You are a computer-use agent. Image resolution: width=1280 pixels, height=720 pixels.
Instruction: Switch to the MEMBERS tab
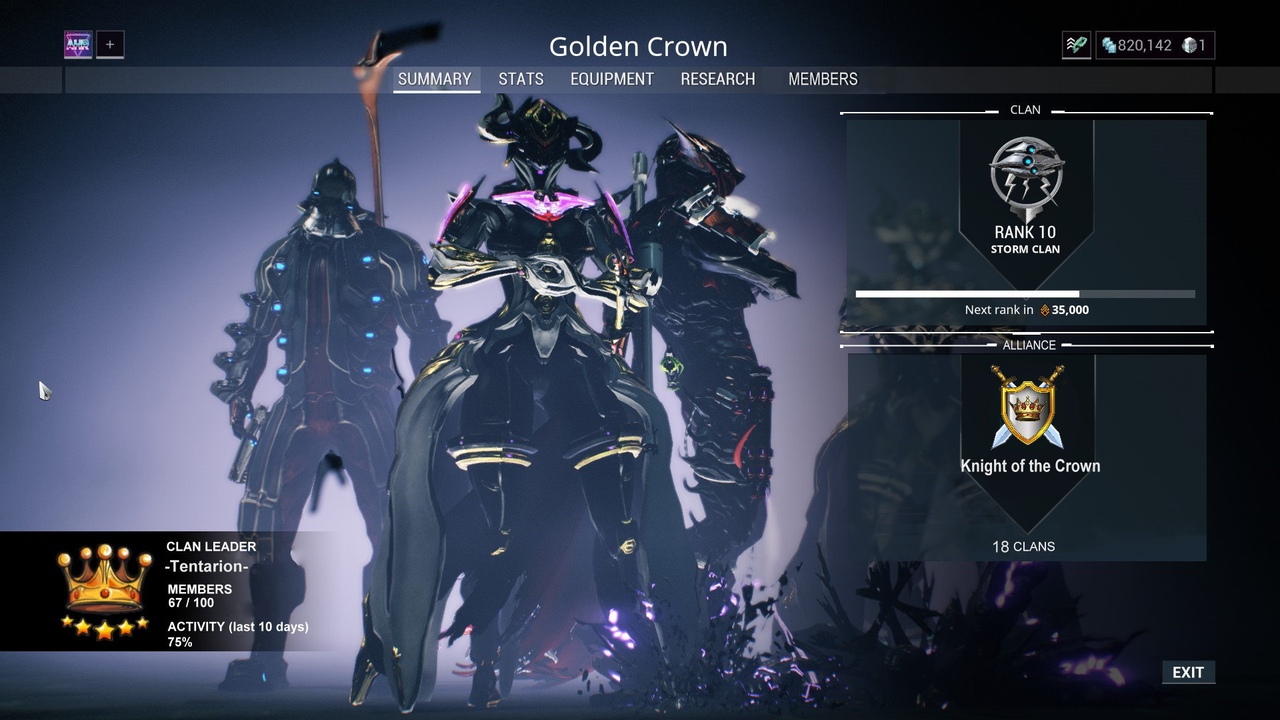823,79
